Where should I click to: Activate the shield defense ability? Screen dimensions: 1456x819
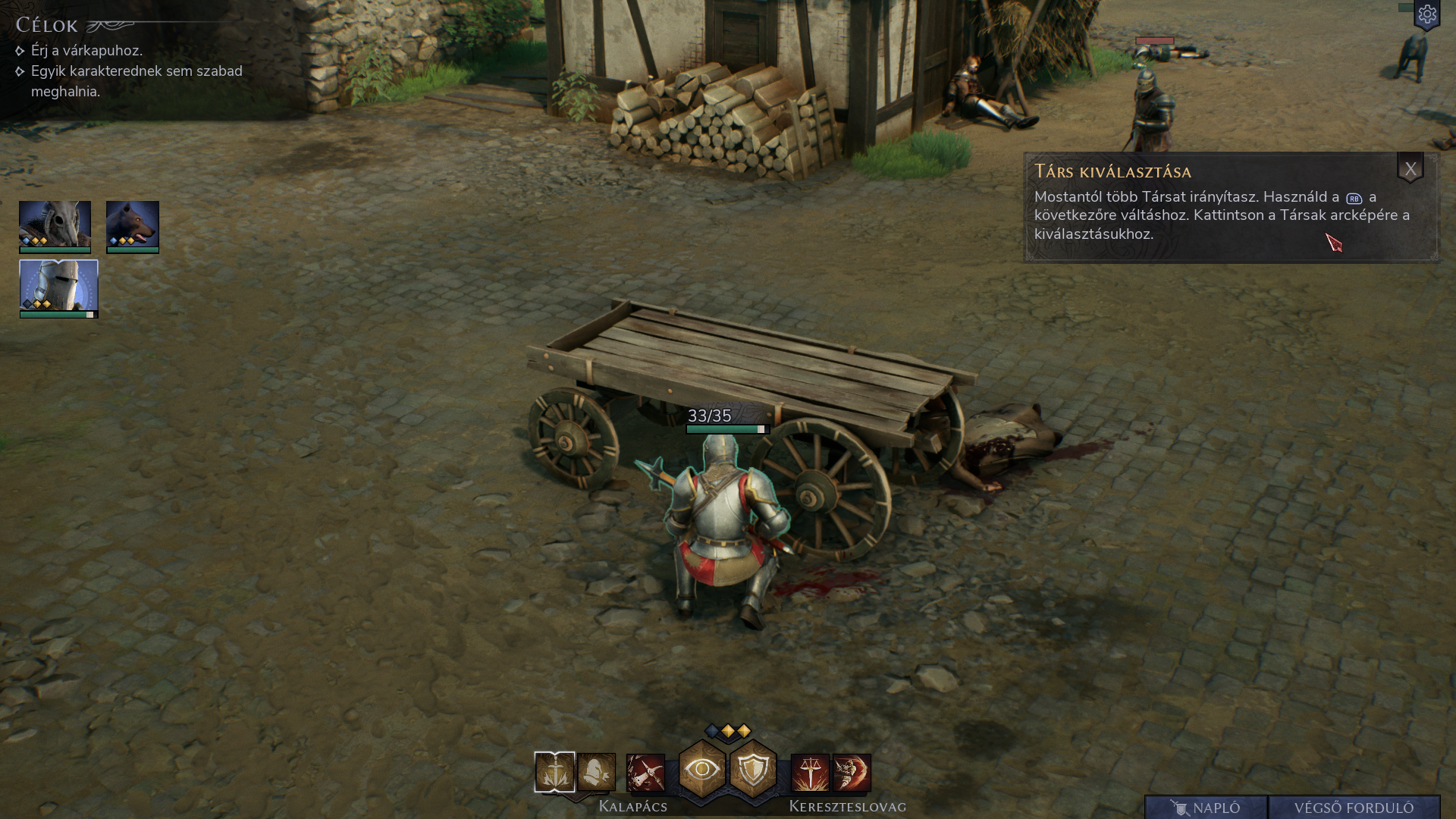753,770
